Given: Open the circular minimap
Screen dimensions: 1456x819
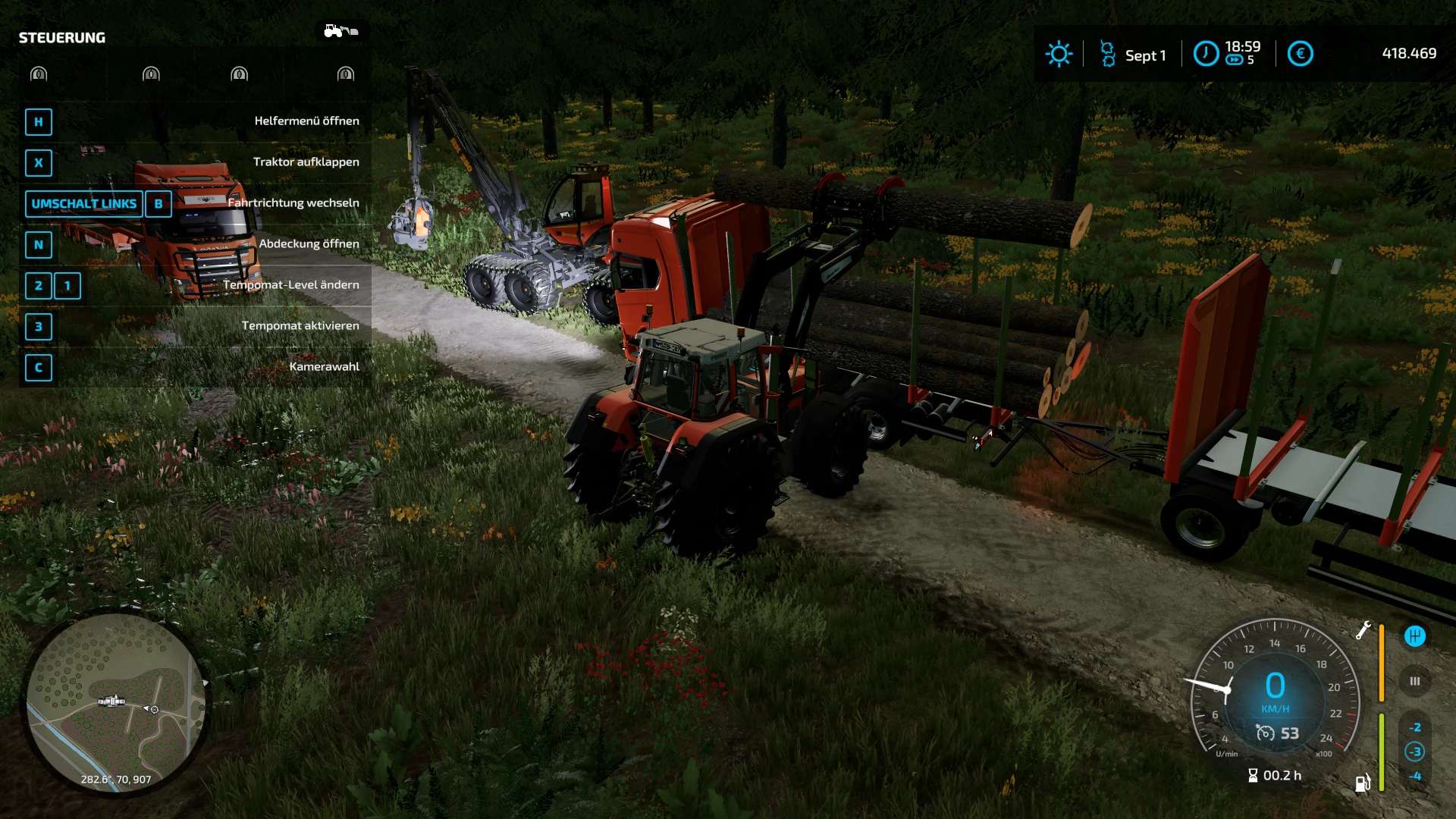Looking at the screenshot, I should click(x=115, y=702).
